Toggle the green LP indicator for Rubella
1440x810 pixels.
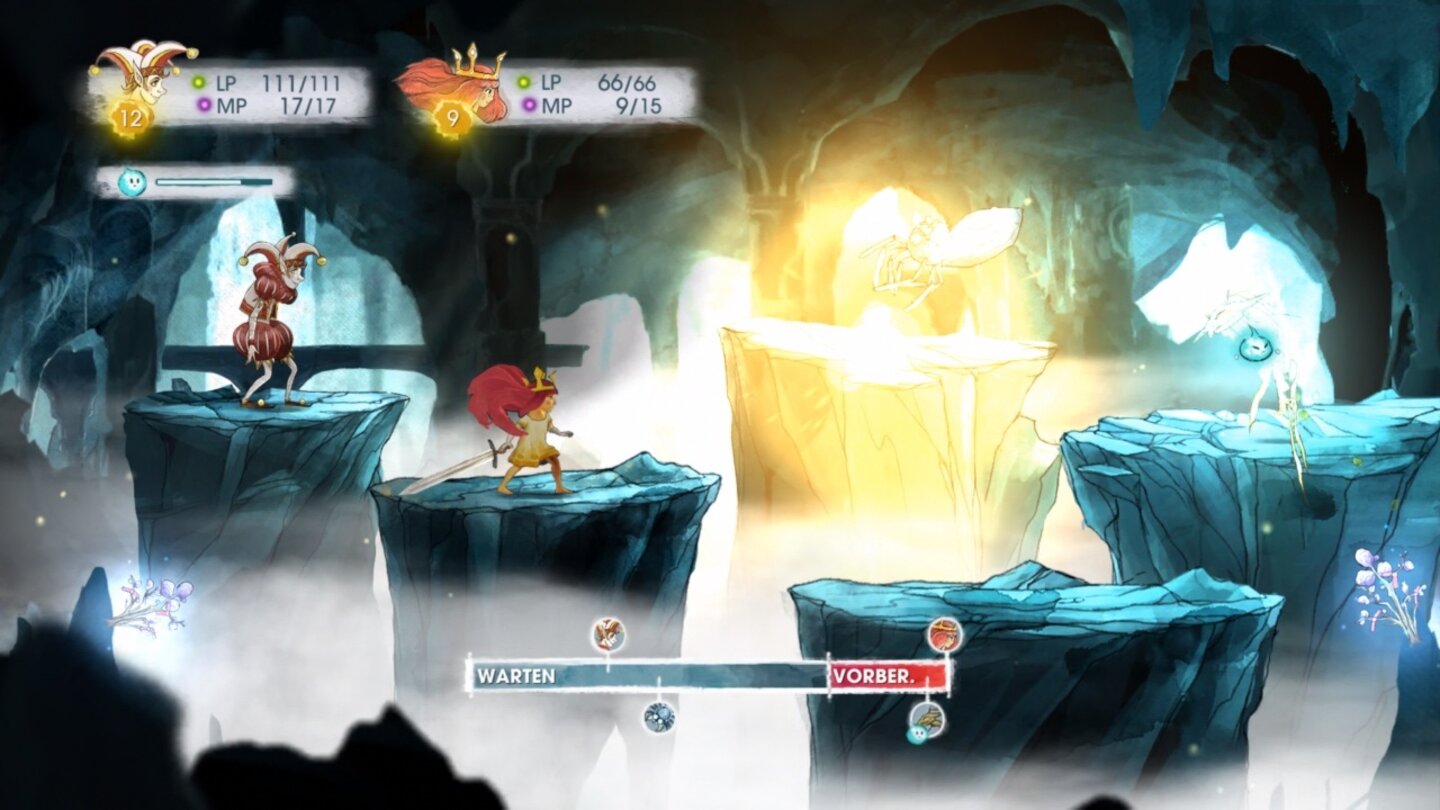click(x=198, y=82)
